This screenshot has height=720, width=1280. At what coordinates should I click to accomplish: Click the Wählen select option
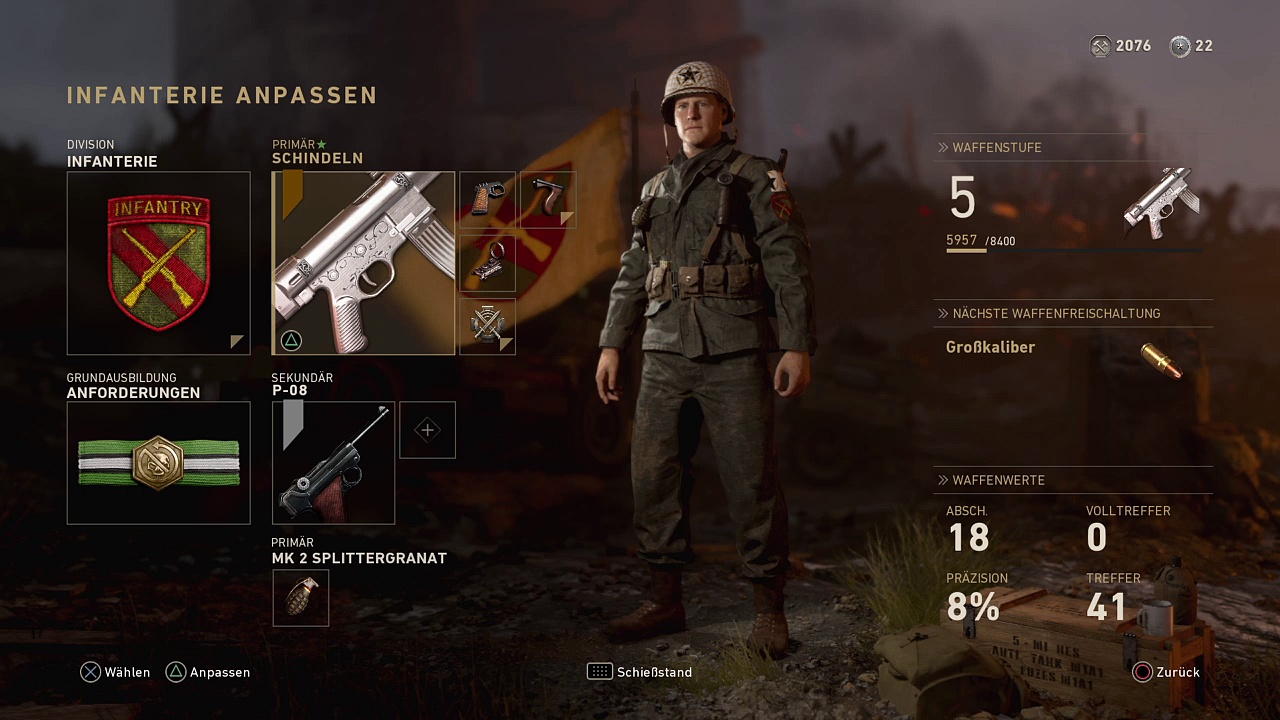tap(116, 672)
